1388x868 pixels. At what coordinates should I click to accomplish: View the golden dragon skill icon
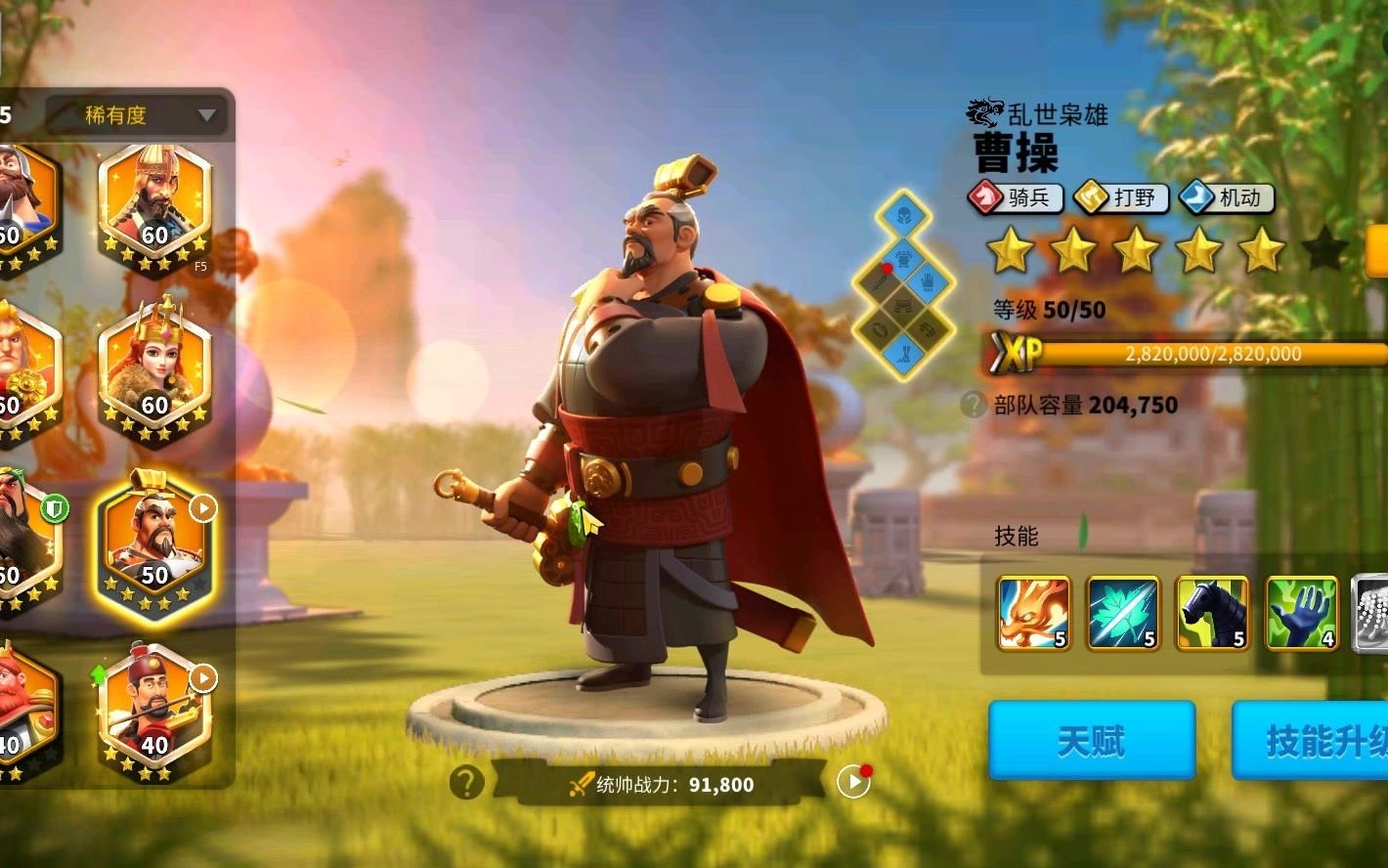click(1033, 613)
